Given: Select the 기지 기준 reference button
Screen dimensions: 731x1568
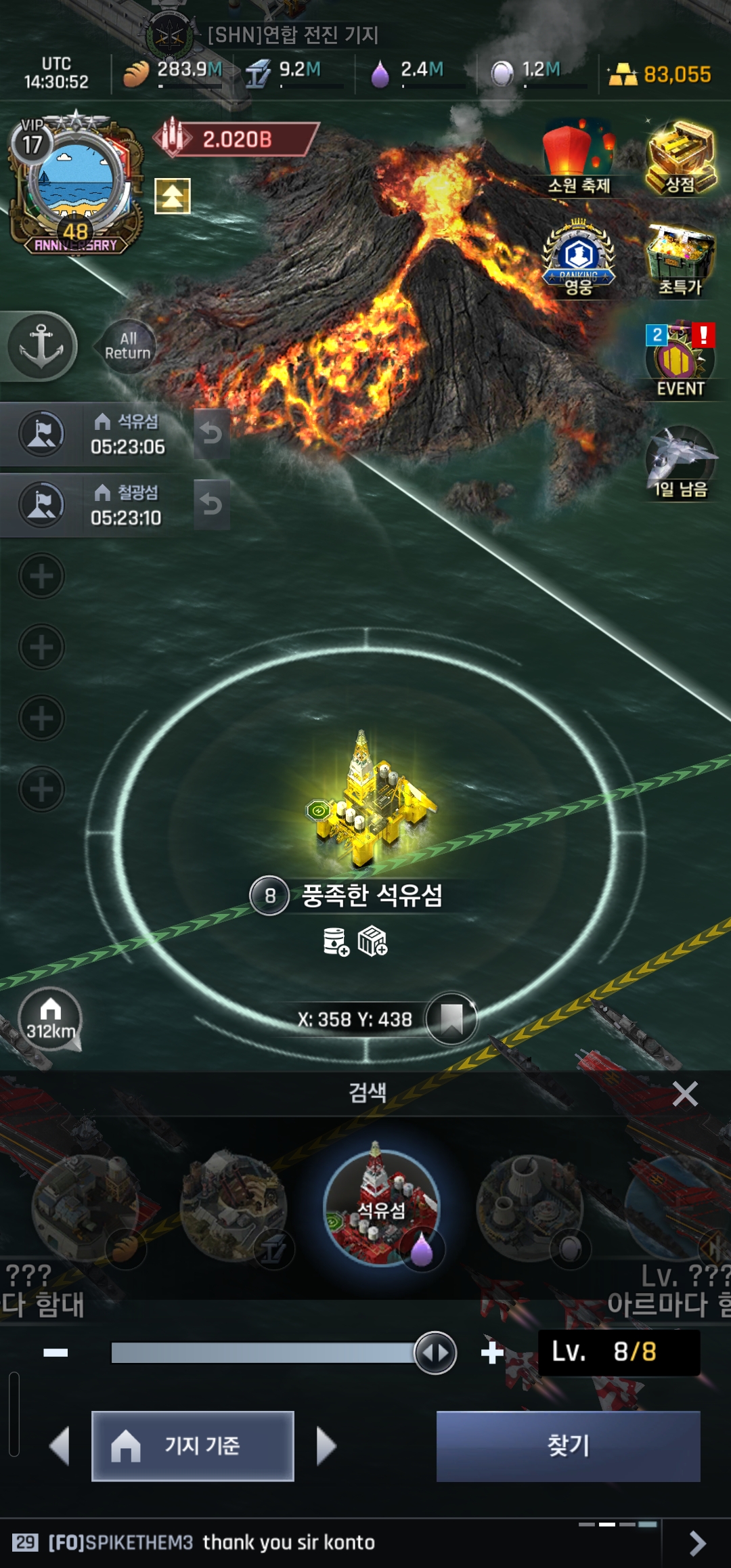Looking at the screenshot, I should click(193, 1445).
